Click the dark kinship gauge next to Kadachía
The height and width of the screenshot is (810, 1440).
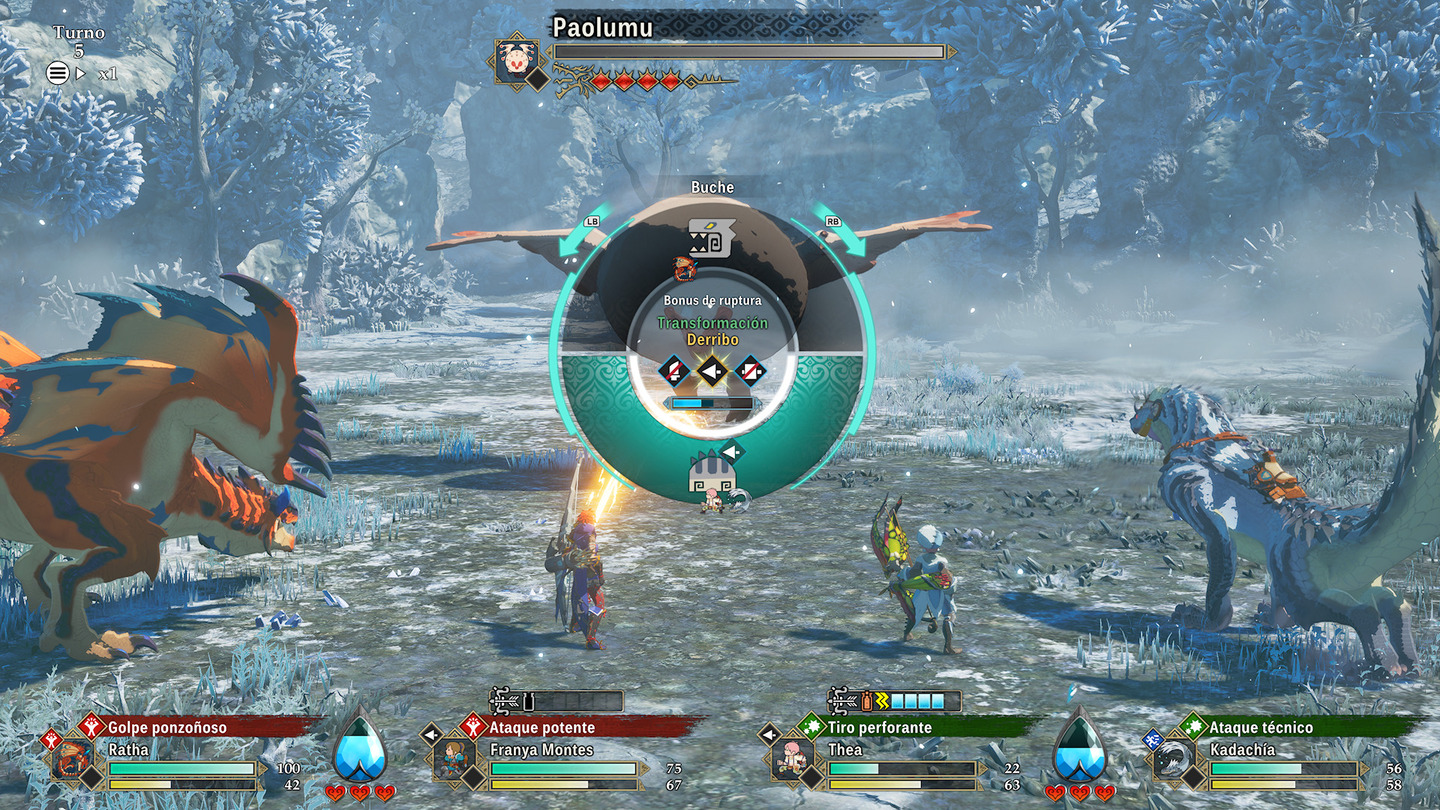point(1079,747)
